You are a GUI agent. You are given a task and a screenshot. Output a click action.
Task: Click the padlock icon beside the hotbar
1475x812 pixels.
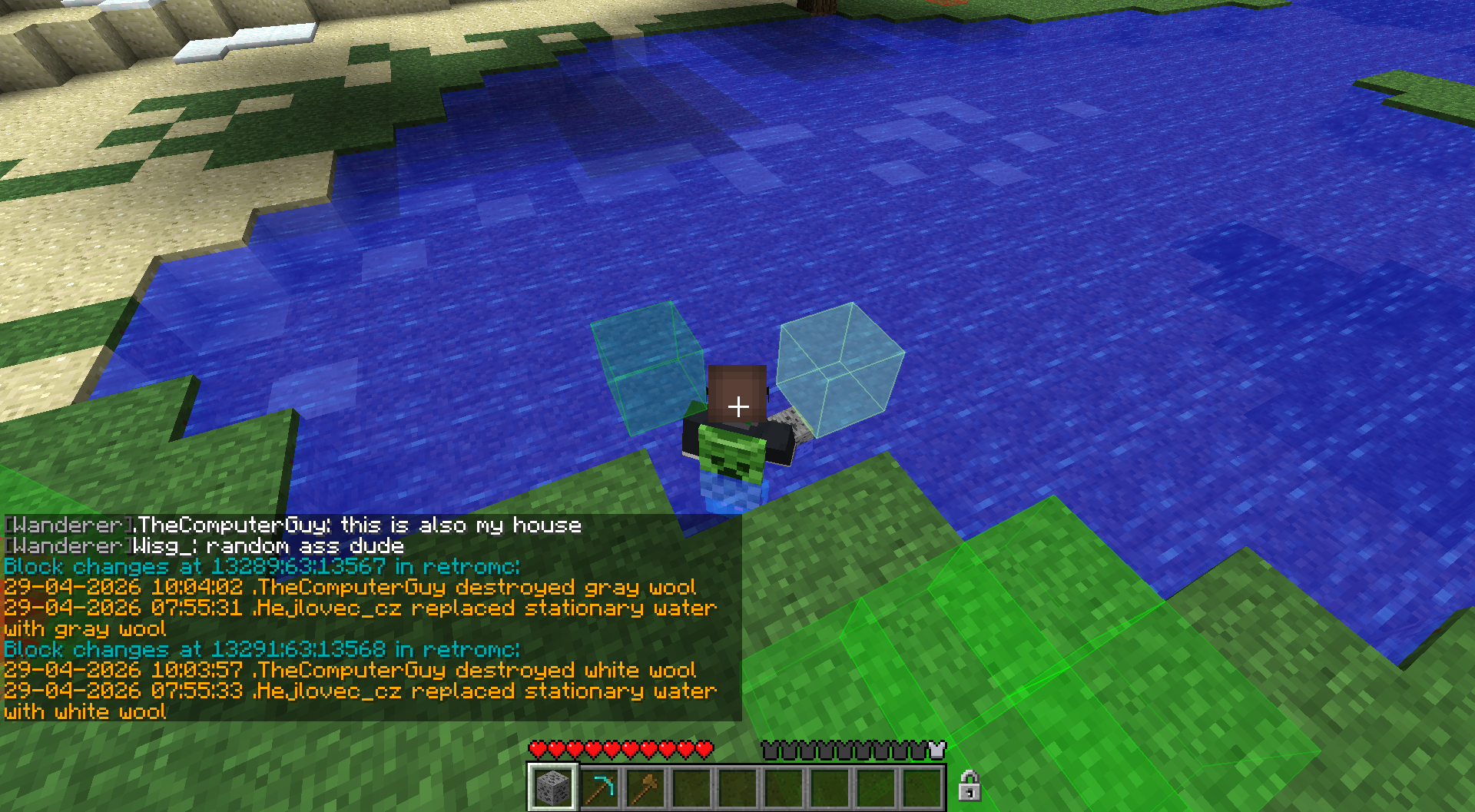point(969,786)
